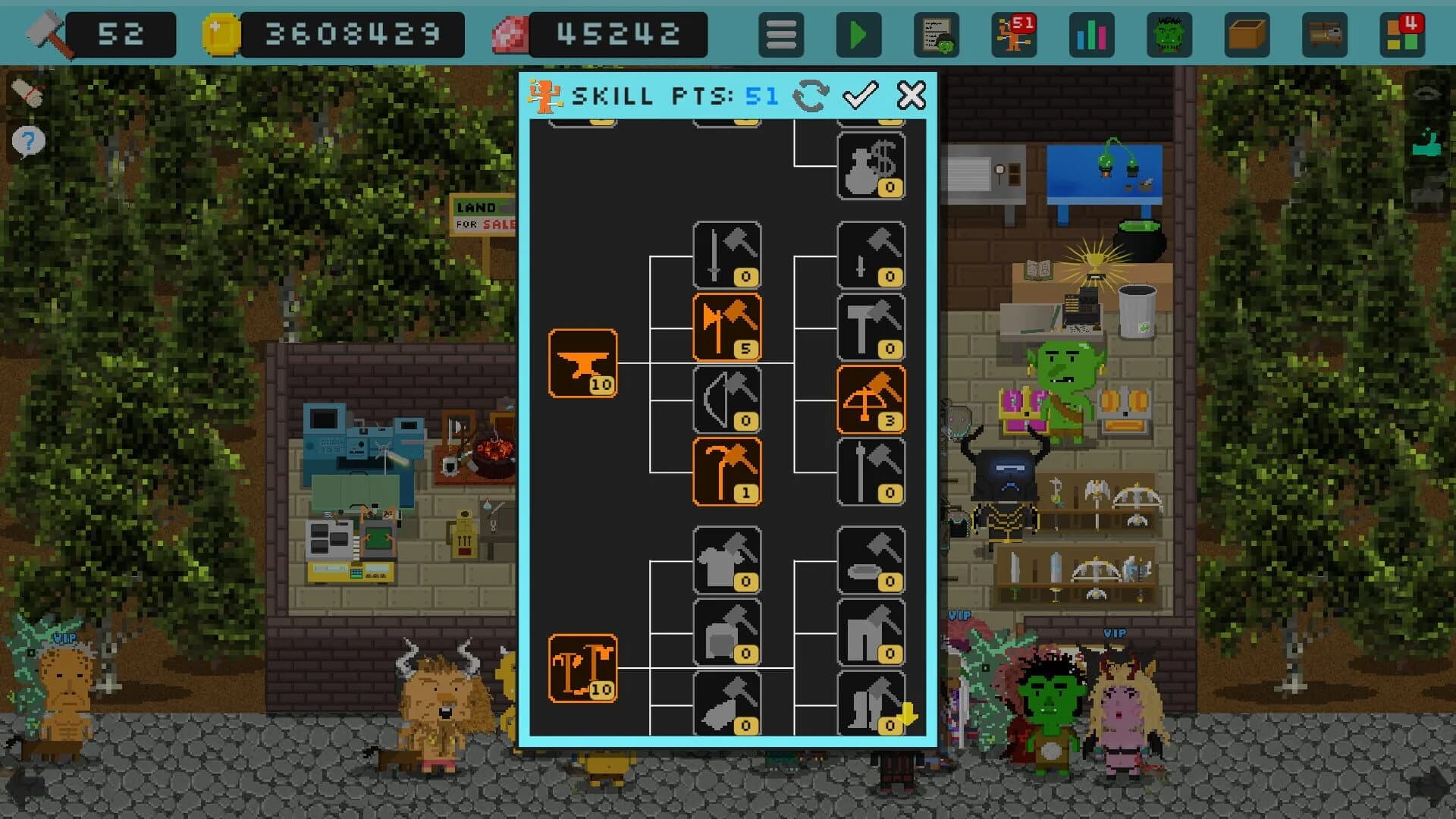The image size is (1456, 819).
Task: Confirm skill choices with the checkmark
Action: pos(860,96)
